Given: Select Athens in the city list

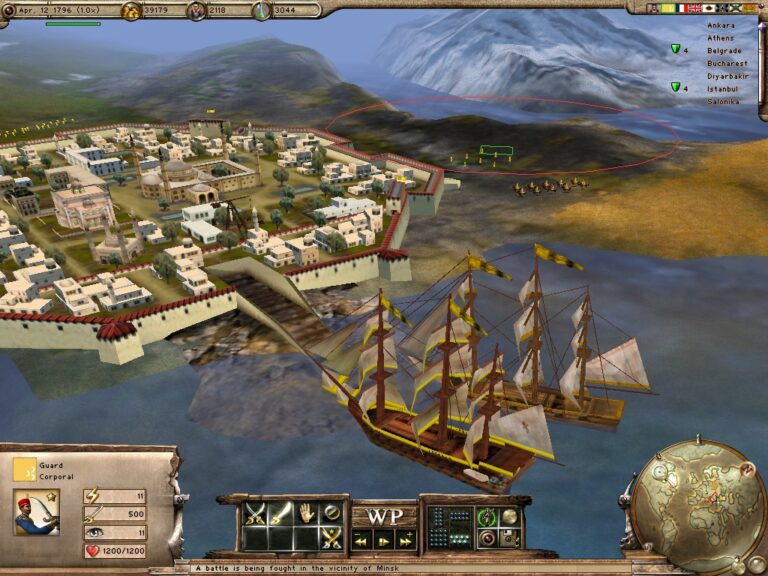Looking at the screenshot, I should click(x=720, y=37).
